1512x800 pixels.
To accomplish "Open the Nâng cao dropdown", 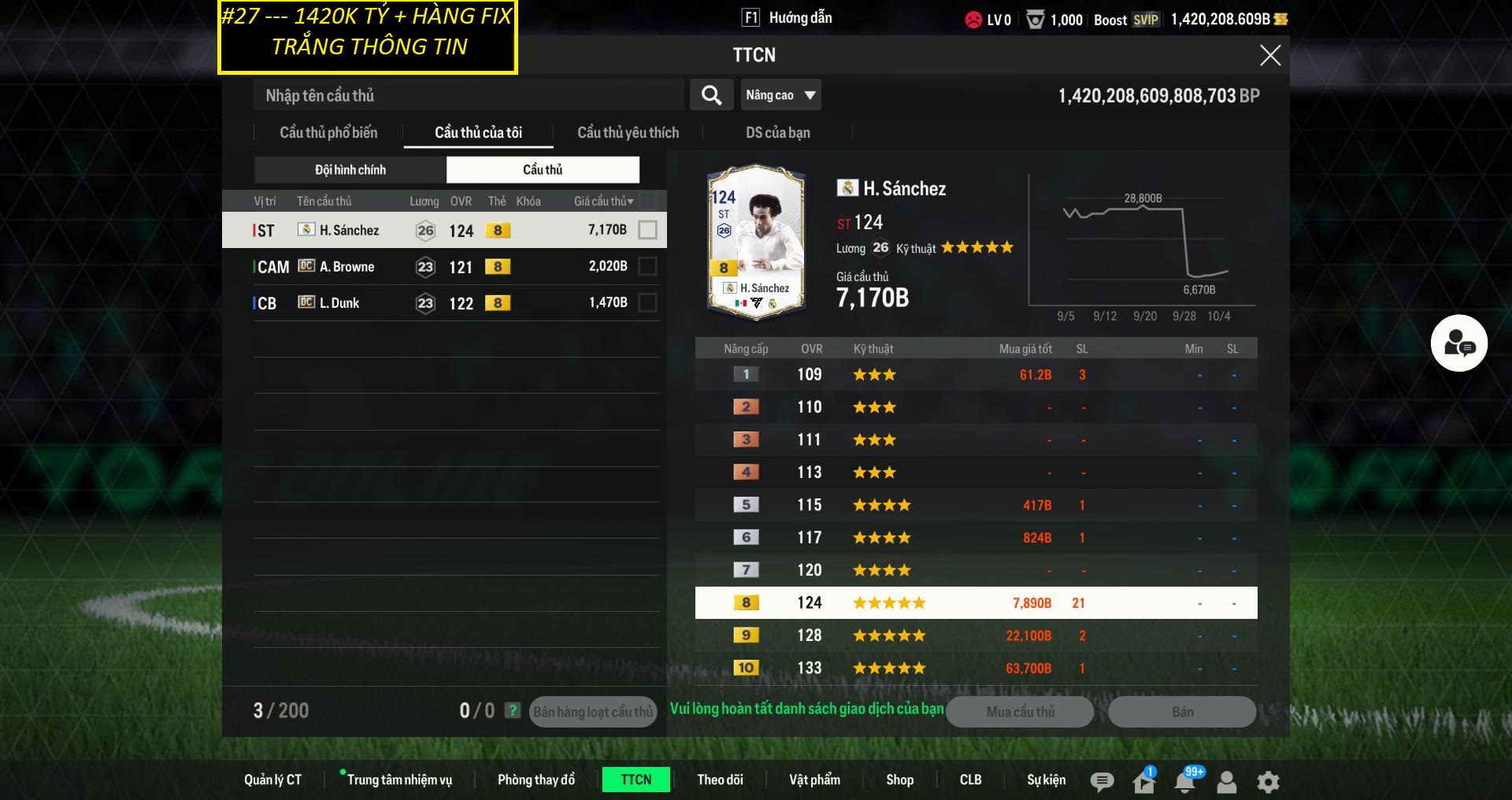I will tap(780, 95).
